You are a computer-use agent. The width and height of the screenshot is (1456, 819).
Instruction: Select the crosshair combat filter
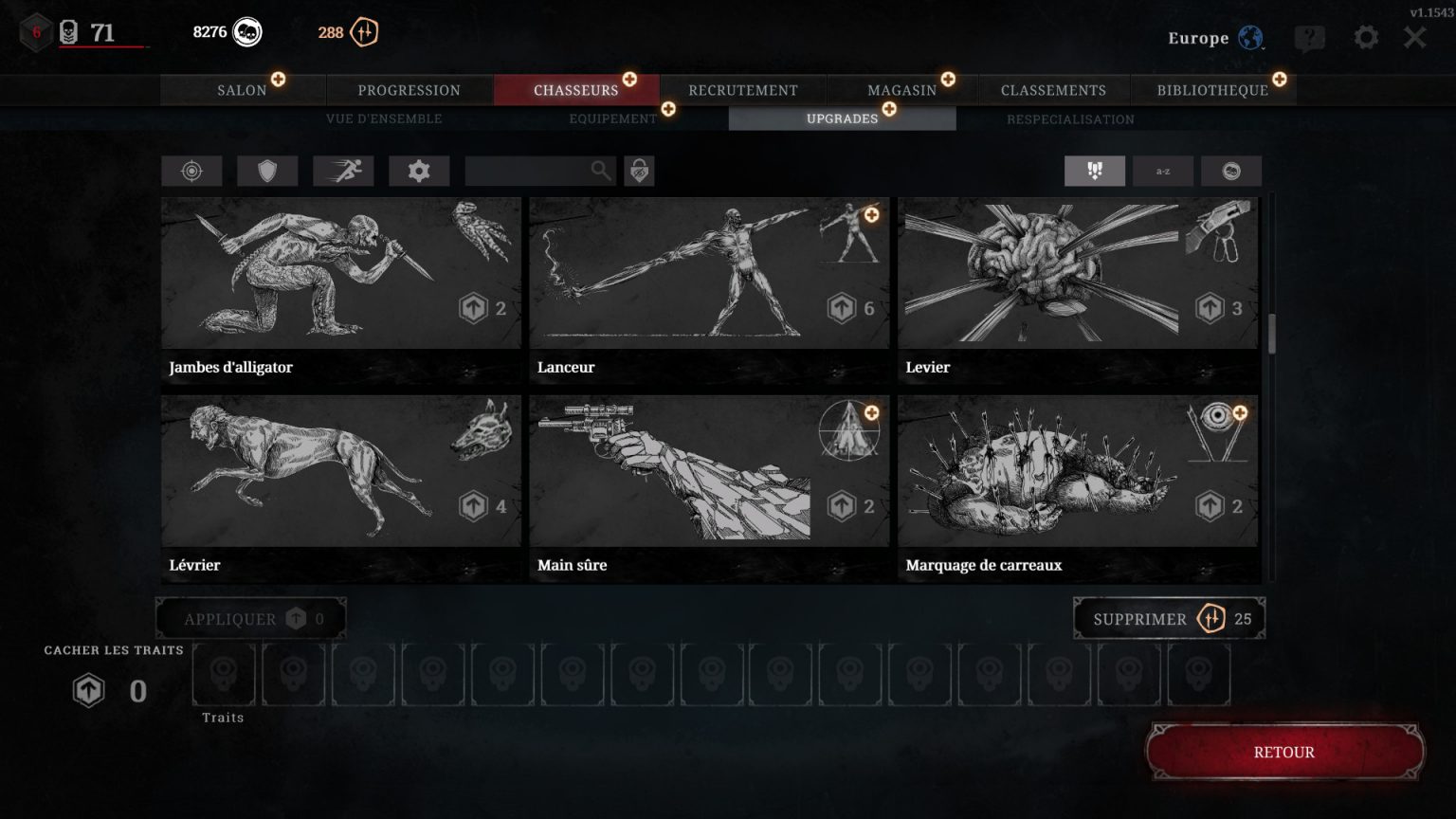191,171
